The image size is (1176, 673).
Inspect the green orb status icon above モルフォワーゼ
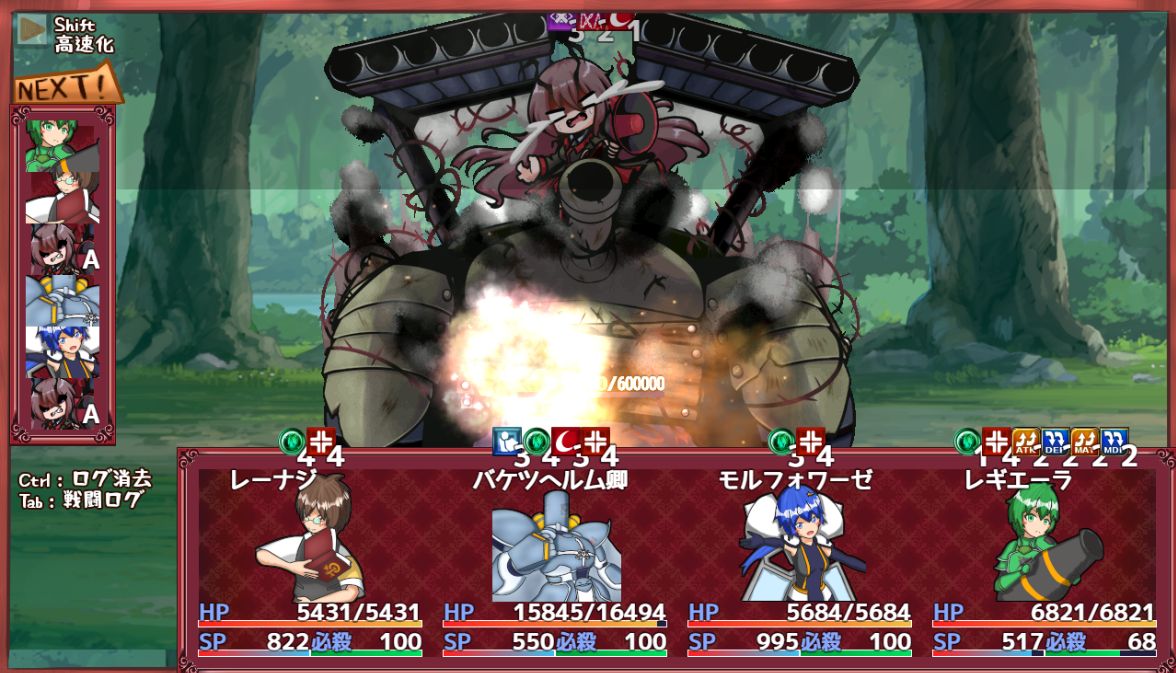click(781, 441)
